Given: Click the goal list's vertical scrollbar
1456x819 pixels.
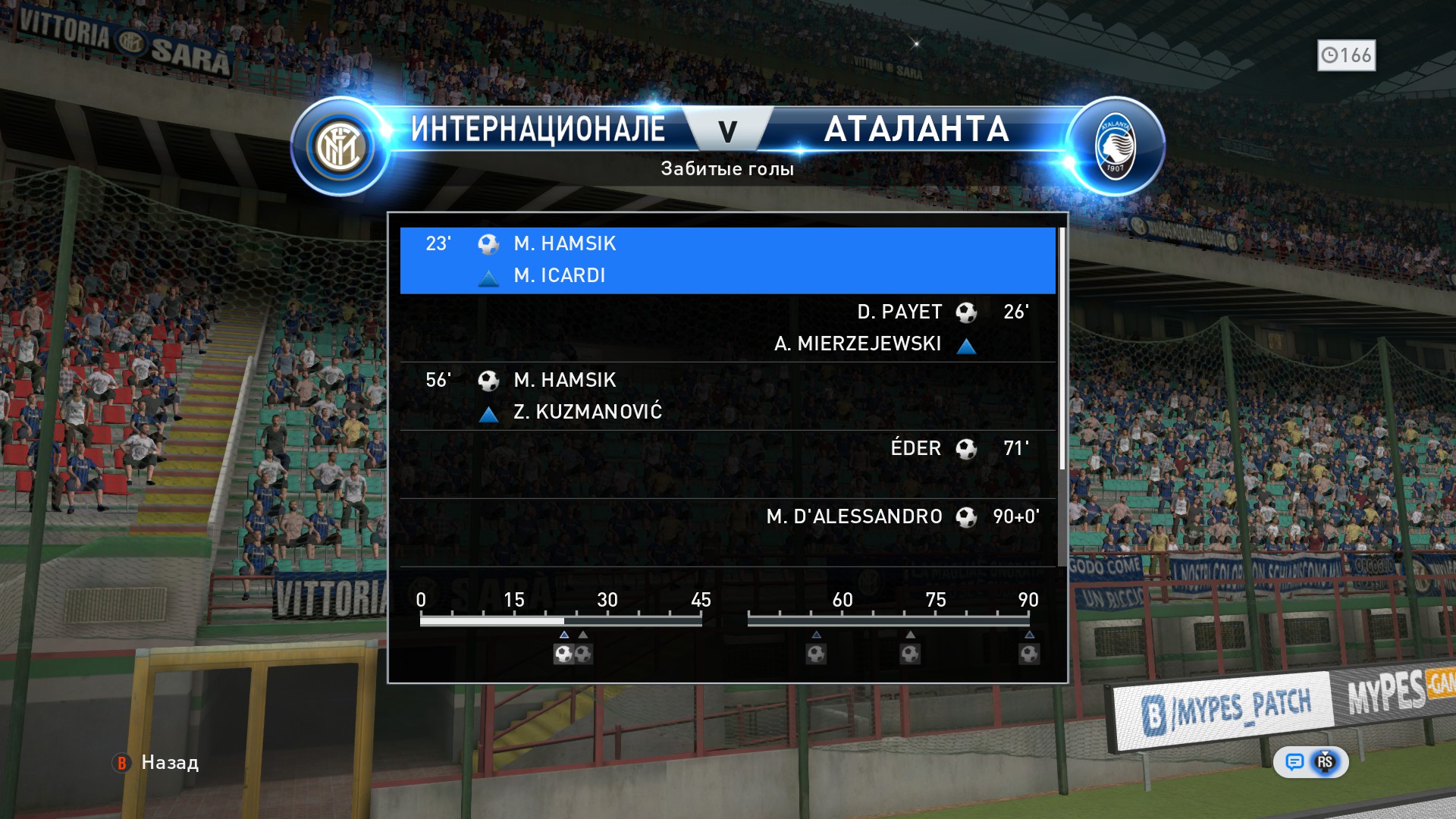Looking at the screenshot, I should pos(1062,349).
